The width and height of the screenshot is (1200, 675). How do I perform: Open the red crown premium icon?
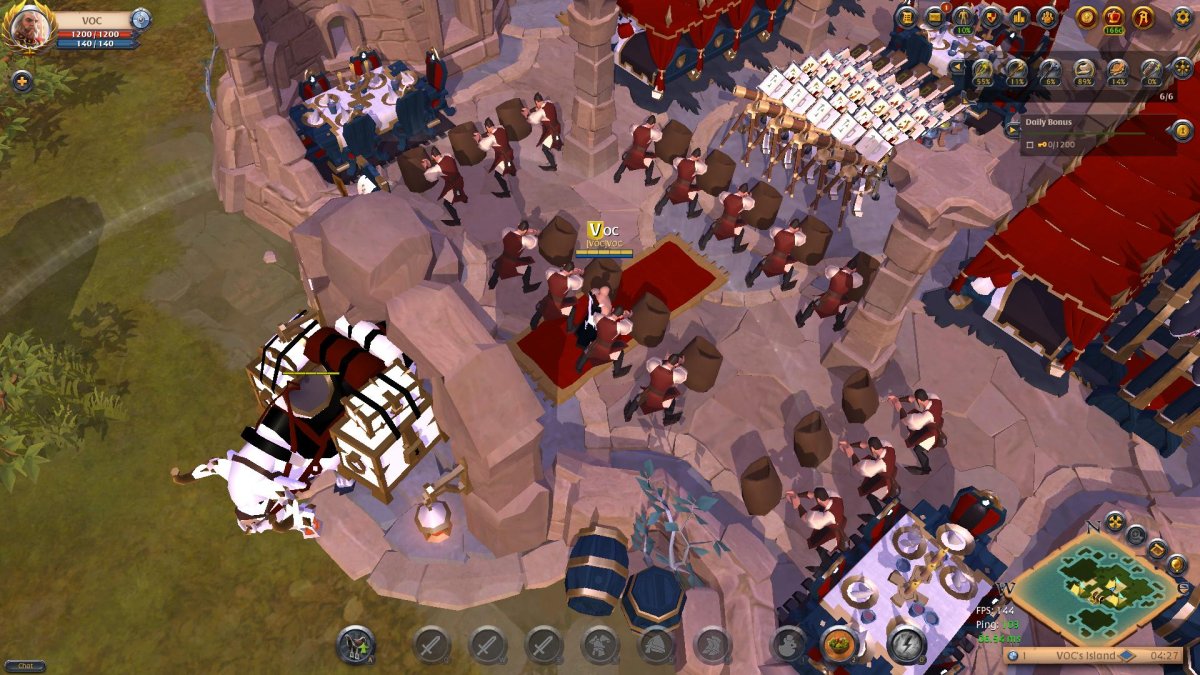(1114, 17)
